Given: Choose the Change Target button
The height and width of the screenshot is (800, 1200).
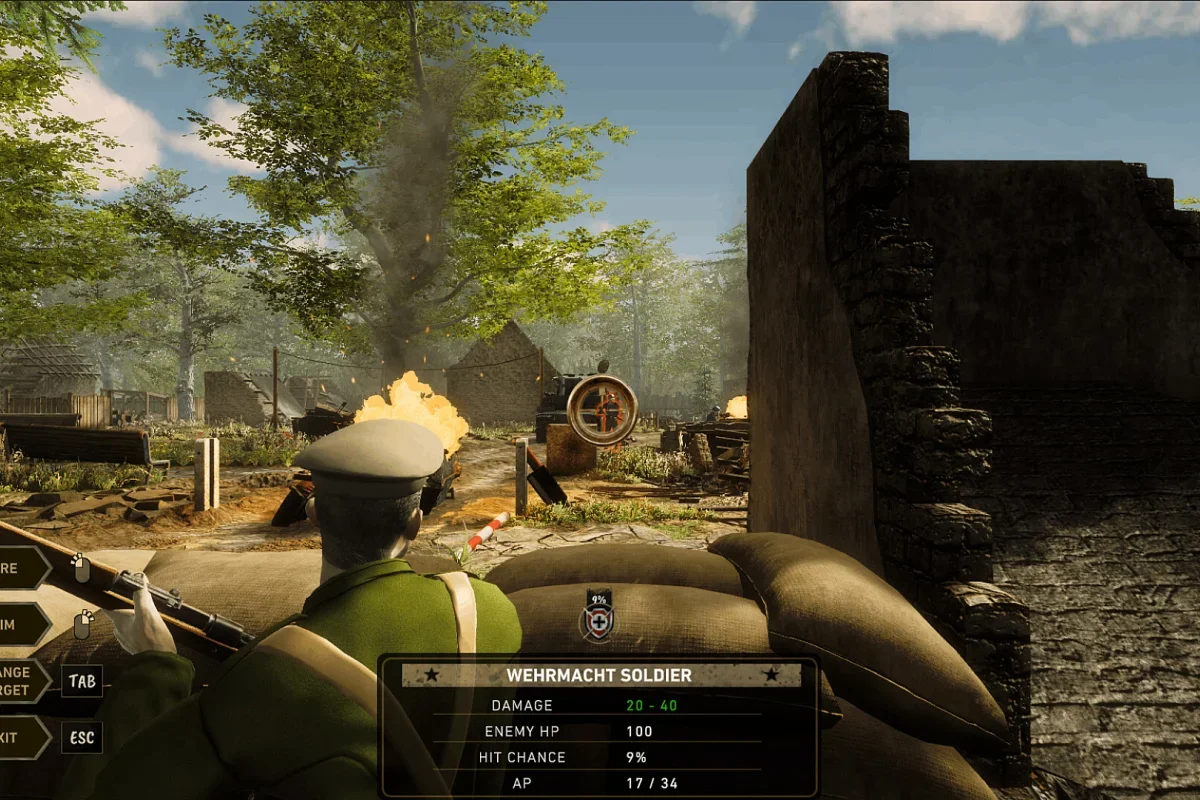Looking at the screenshot, I should click(x=22, y=681).
